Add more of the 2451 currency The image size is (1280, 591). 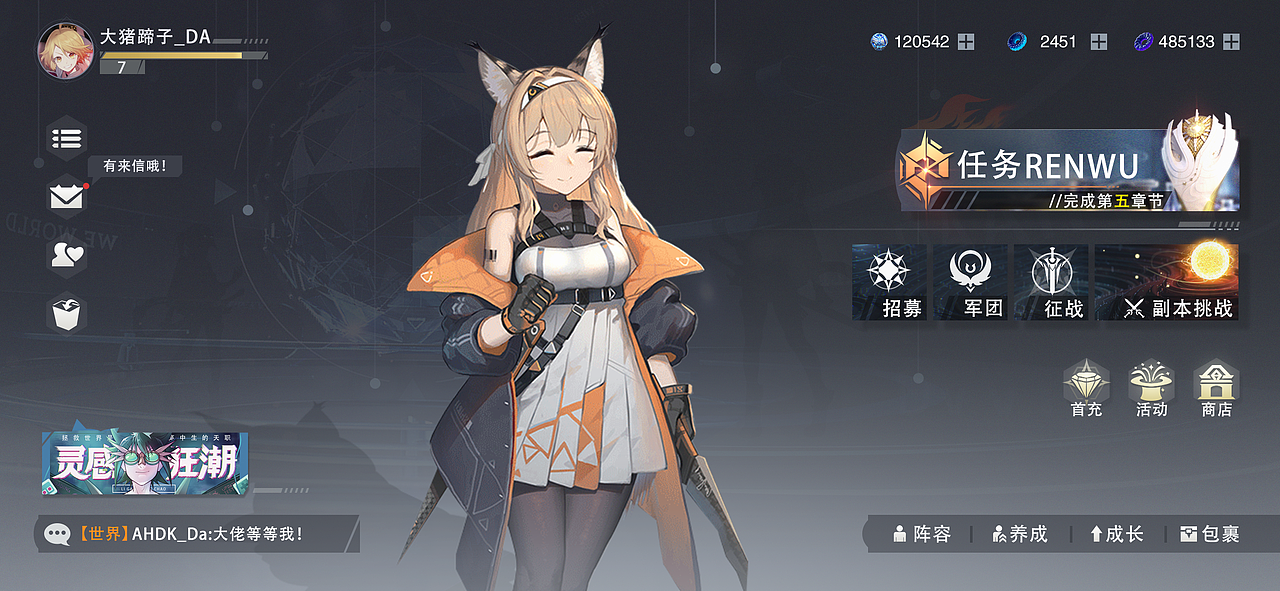click(x=1098, y=41)
